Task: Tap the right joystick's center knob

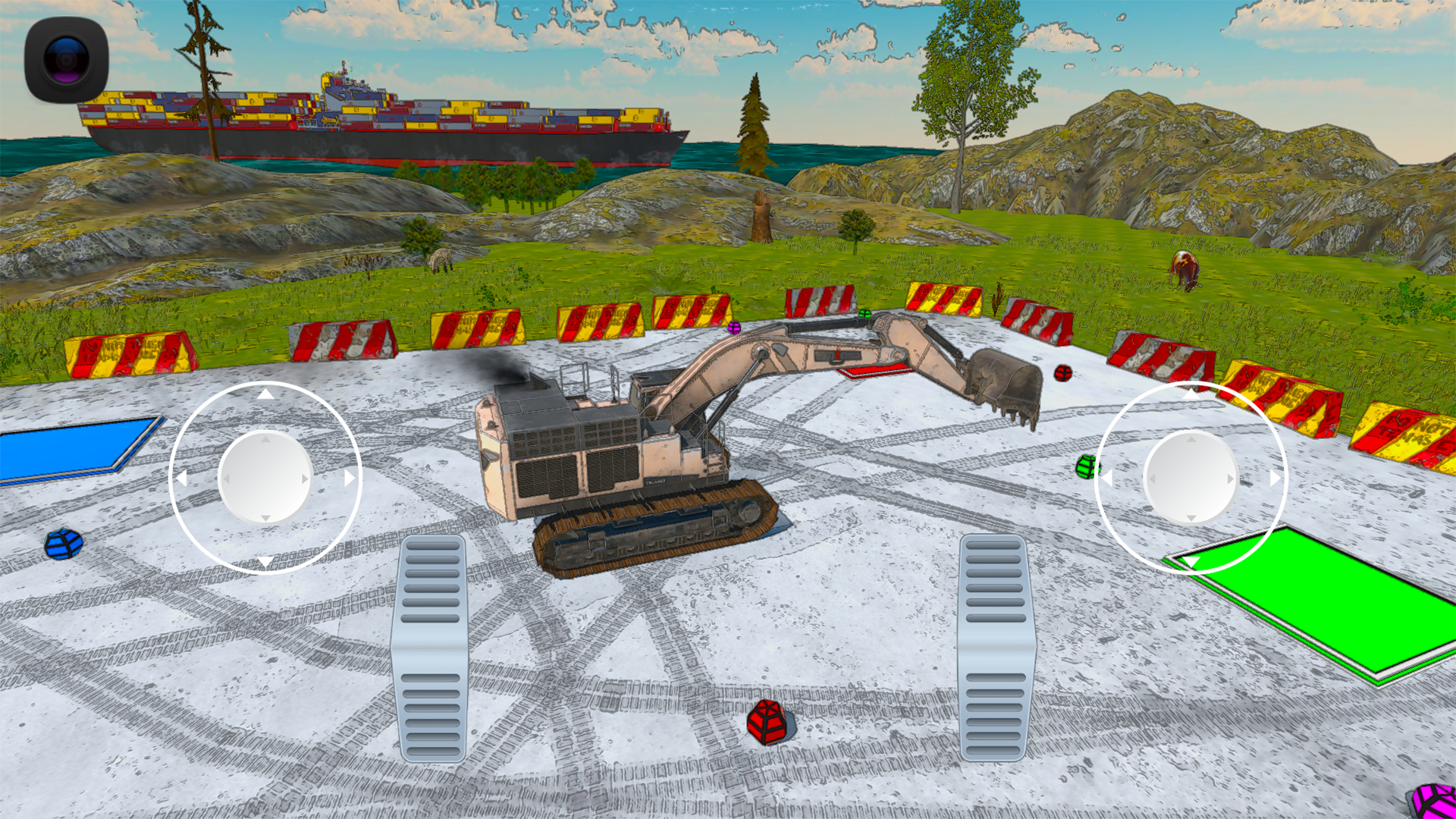Action: click(x=1191, y=478)
